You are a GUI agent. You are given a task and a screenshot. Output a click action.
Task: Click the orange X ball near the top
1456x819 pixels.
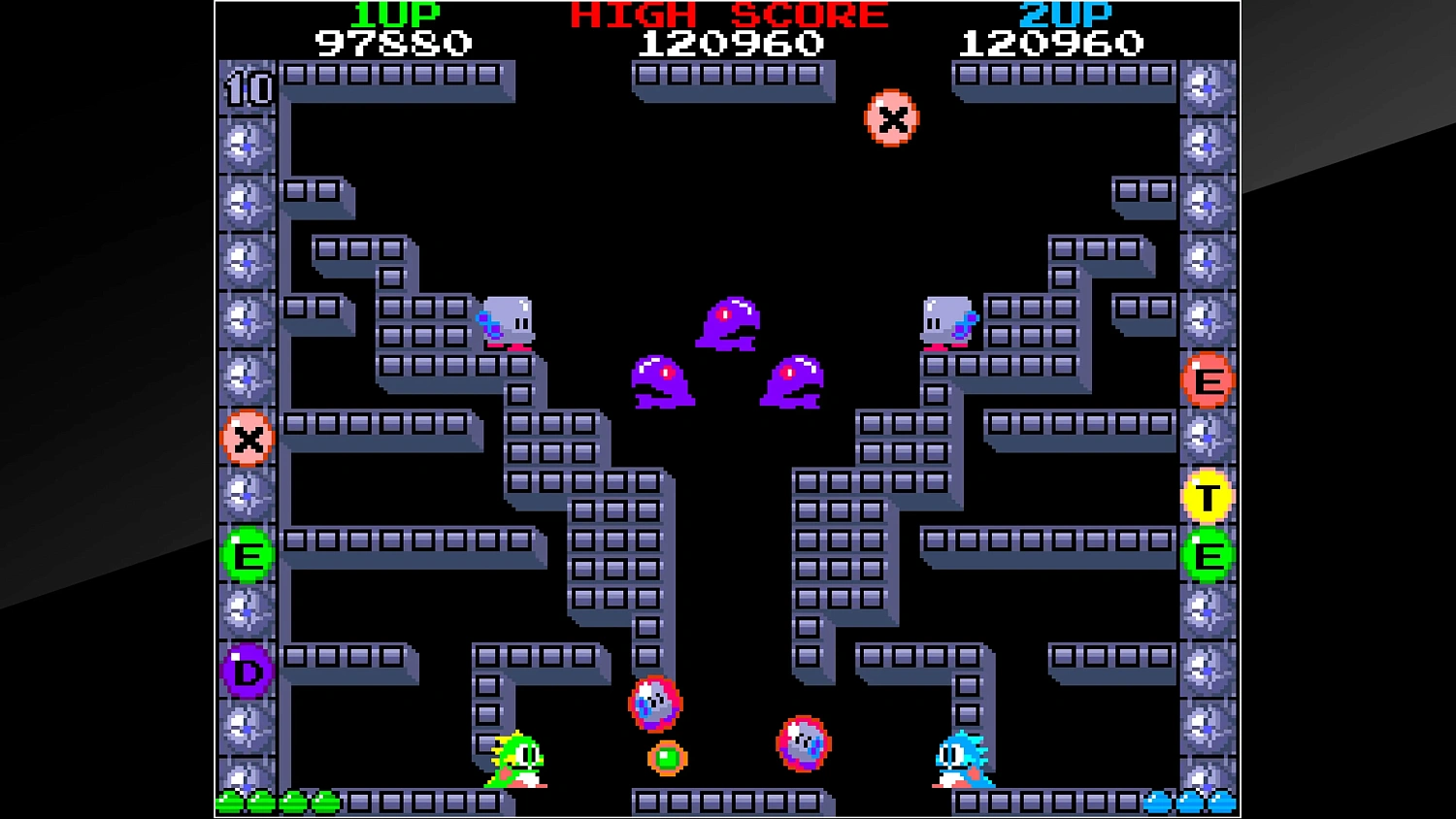pyautogui.click(x=890, y=118)
